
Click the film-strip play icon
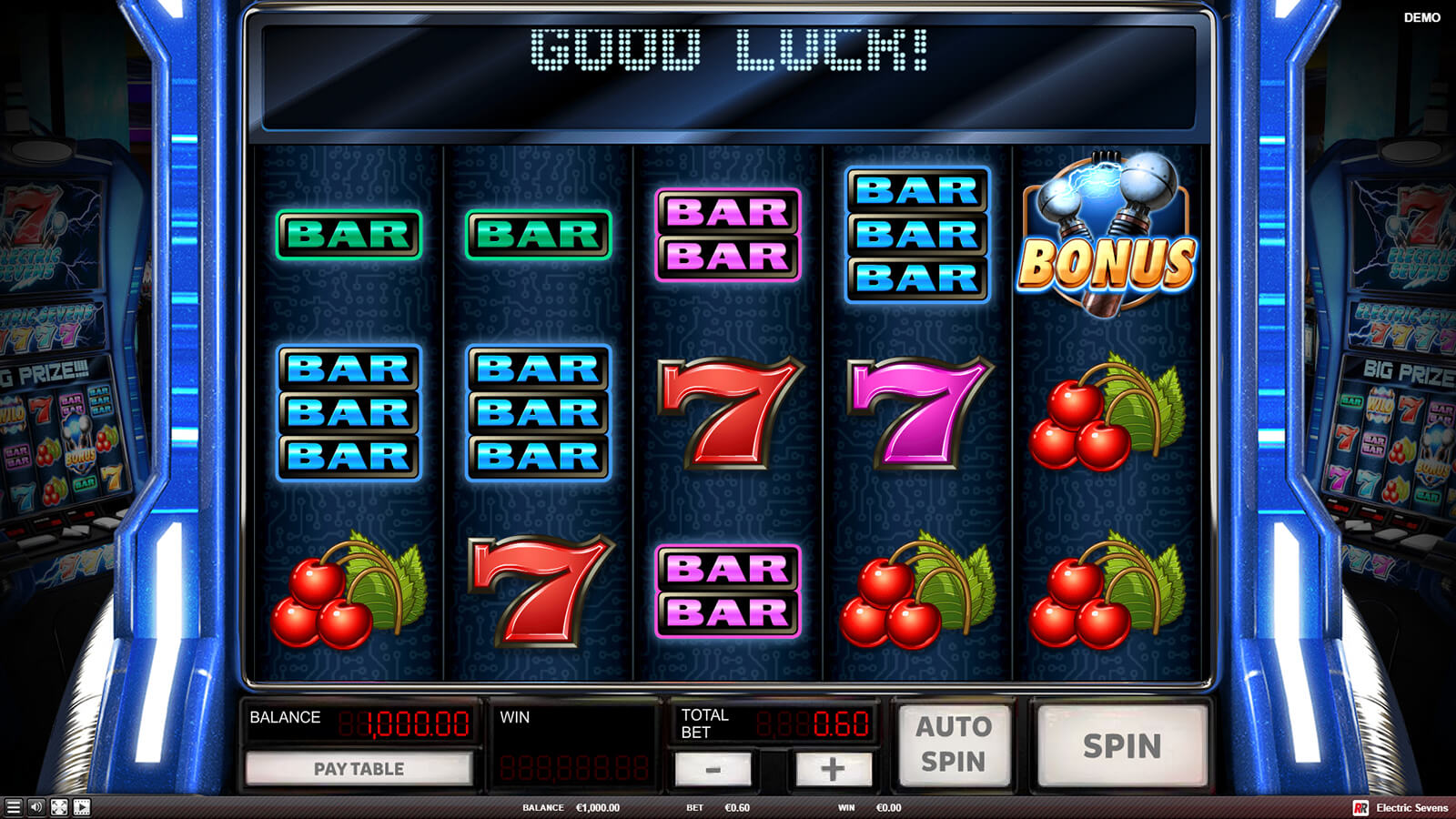tap(82, 807)
